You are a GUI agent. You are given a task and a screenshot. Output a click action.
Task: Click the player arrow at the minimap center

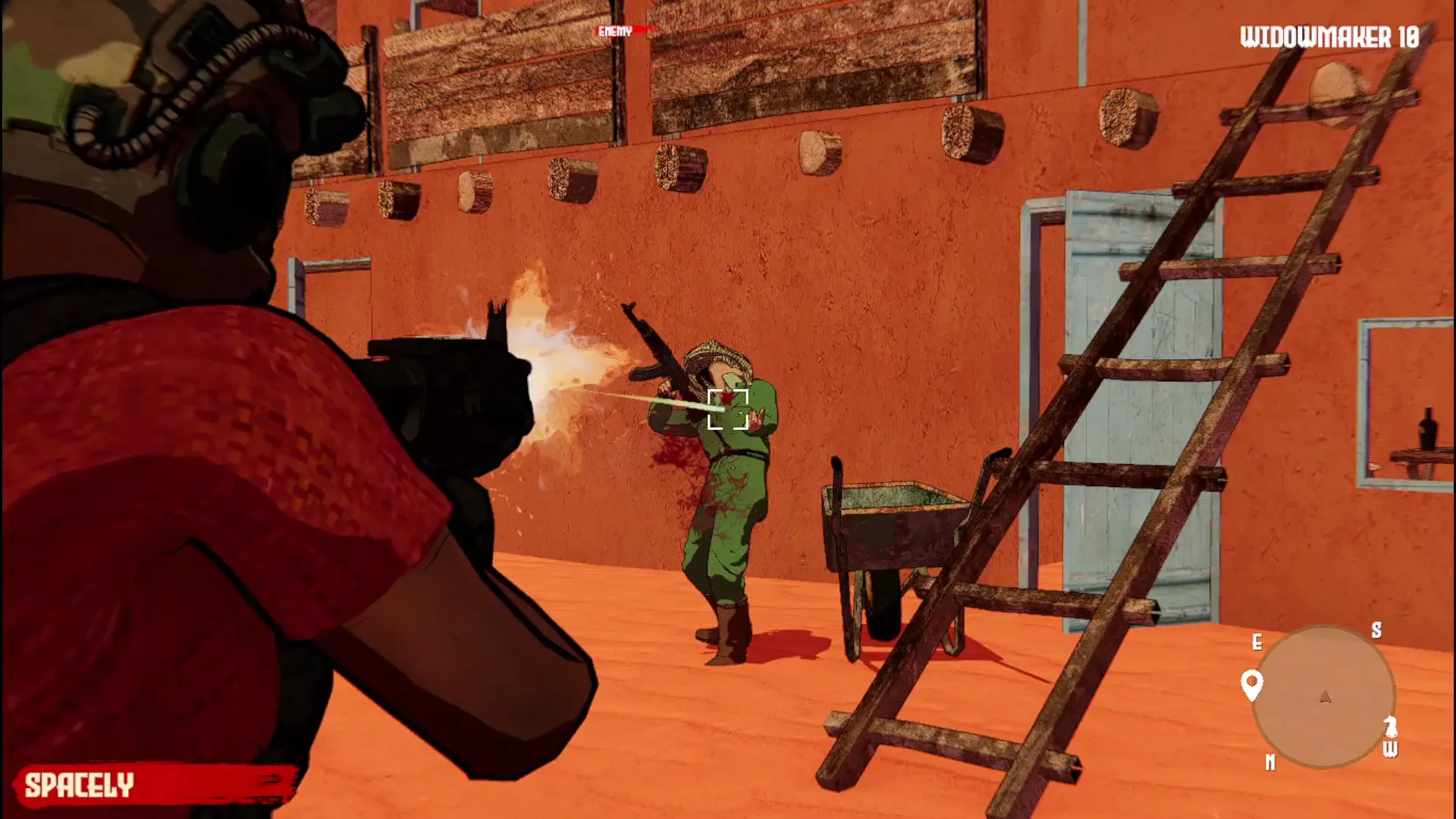[1325, 697]
